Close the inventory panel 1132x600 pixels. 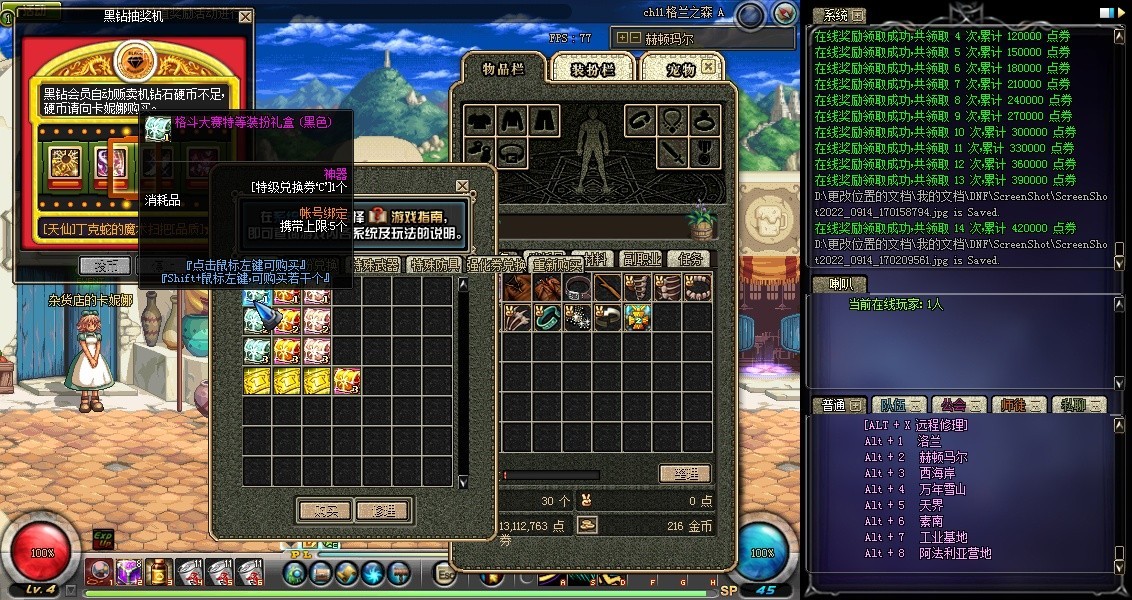tap(708, 66)
